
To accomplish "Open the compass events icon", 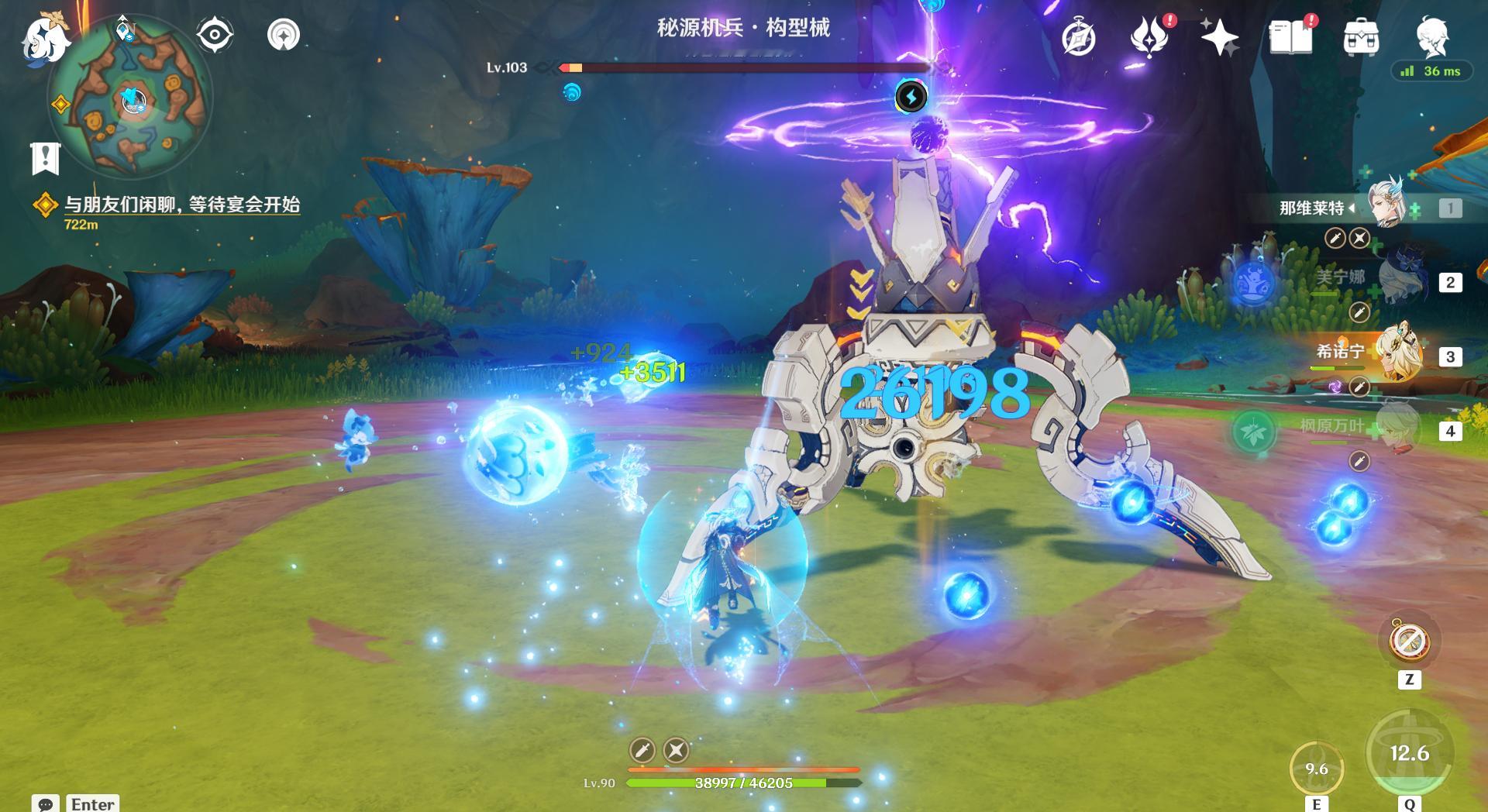I will [x=1079, y=38].
